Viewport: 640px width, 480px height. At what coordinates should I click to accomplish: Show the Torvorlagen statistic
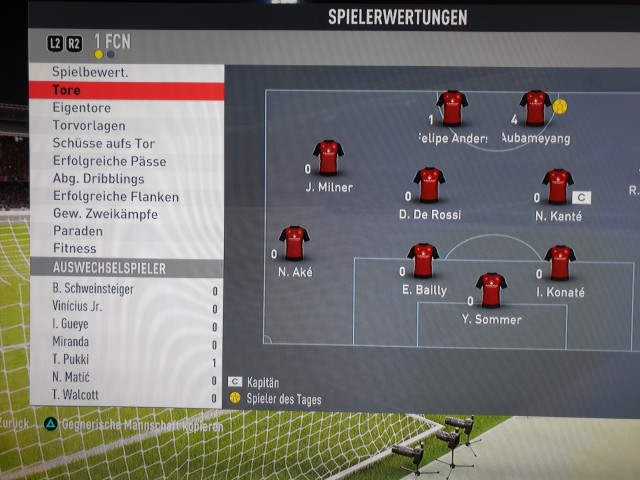(88, 126)
